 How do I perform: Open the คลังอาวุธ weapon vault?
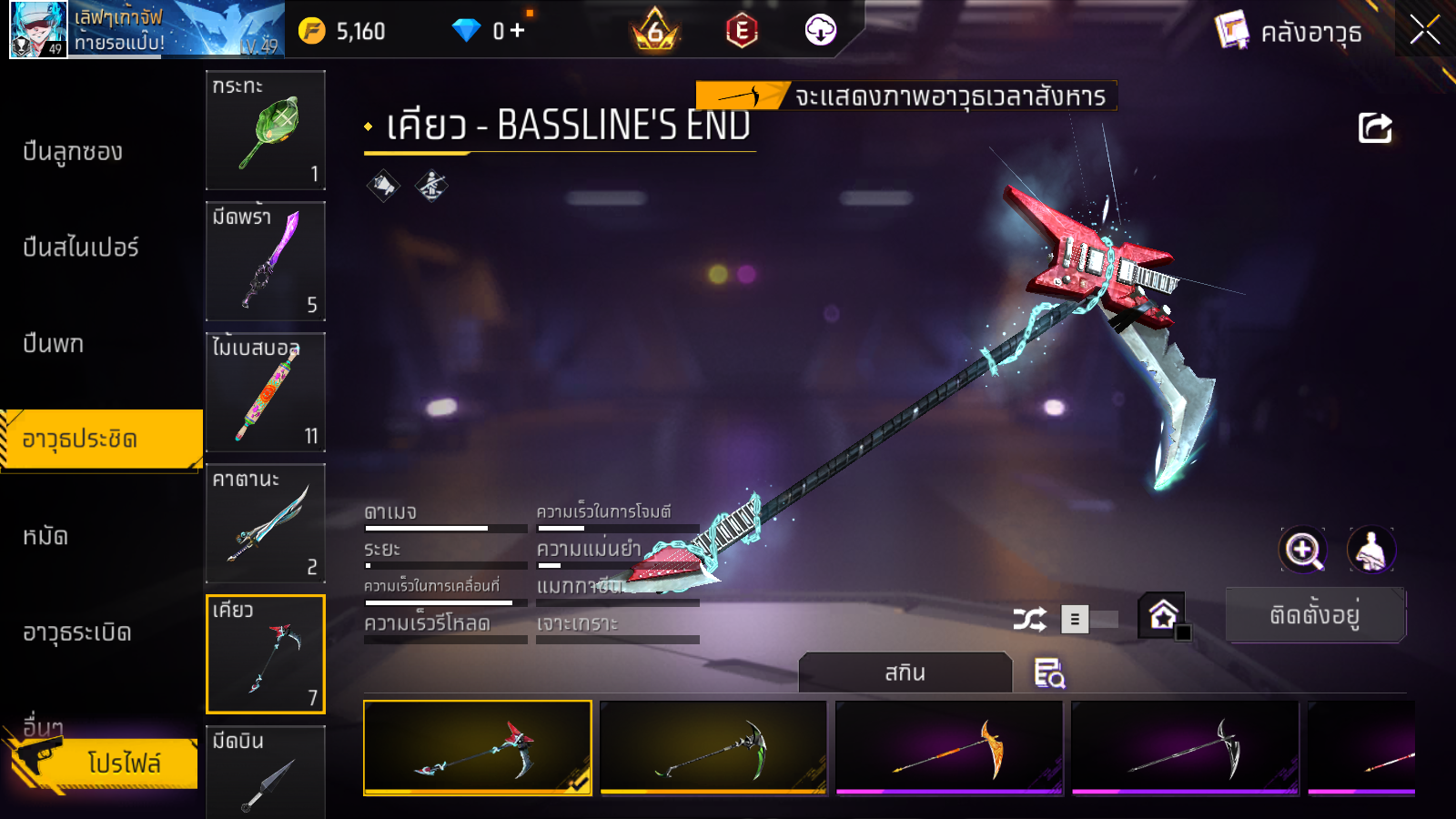(x=1290, y=32)
